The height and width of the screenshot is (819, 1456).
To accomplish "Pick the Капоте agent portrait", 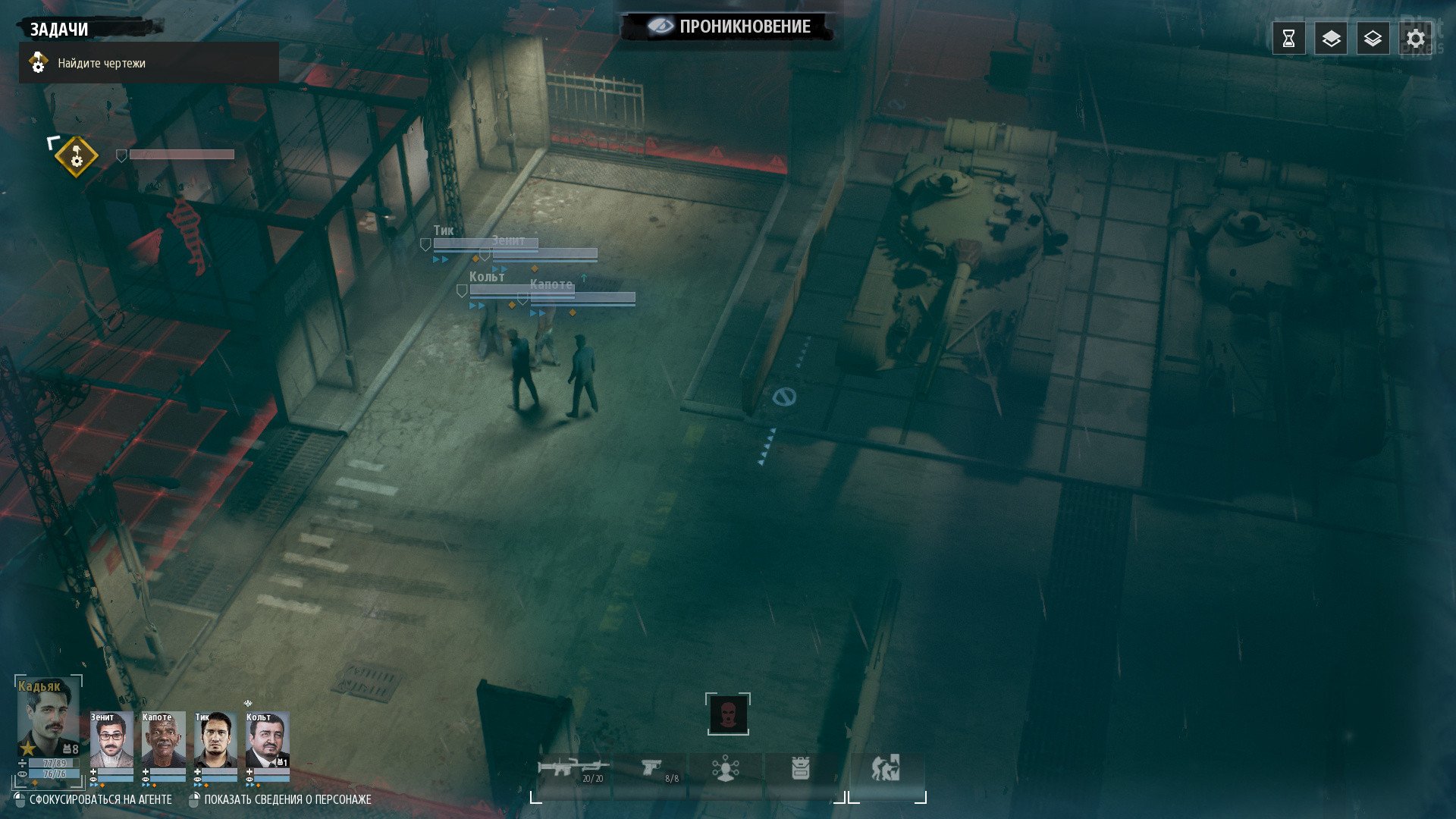I will point(163,740).
